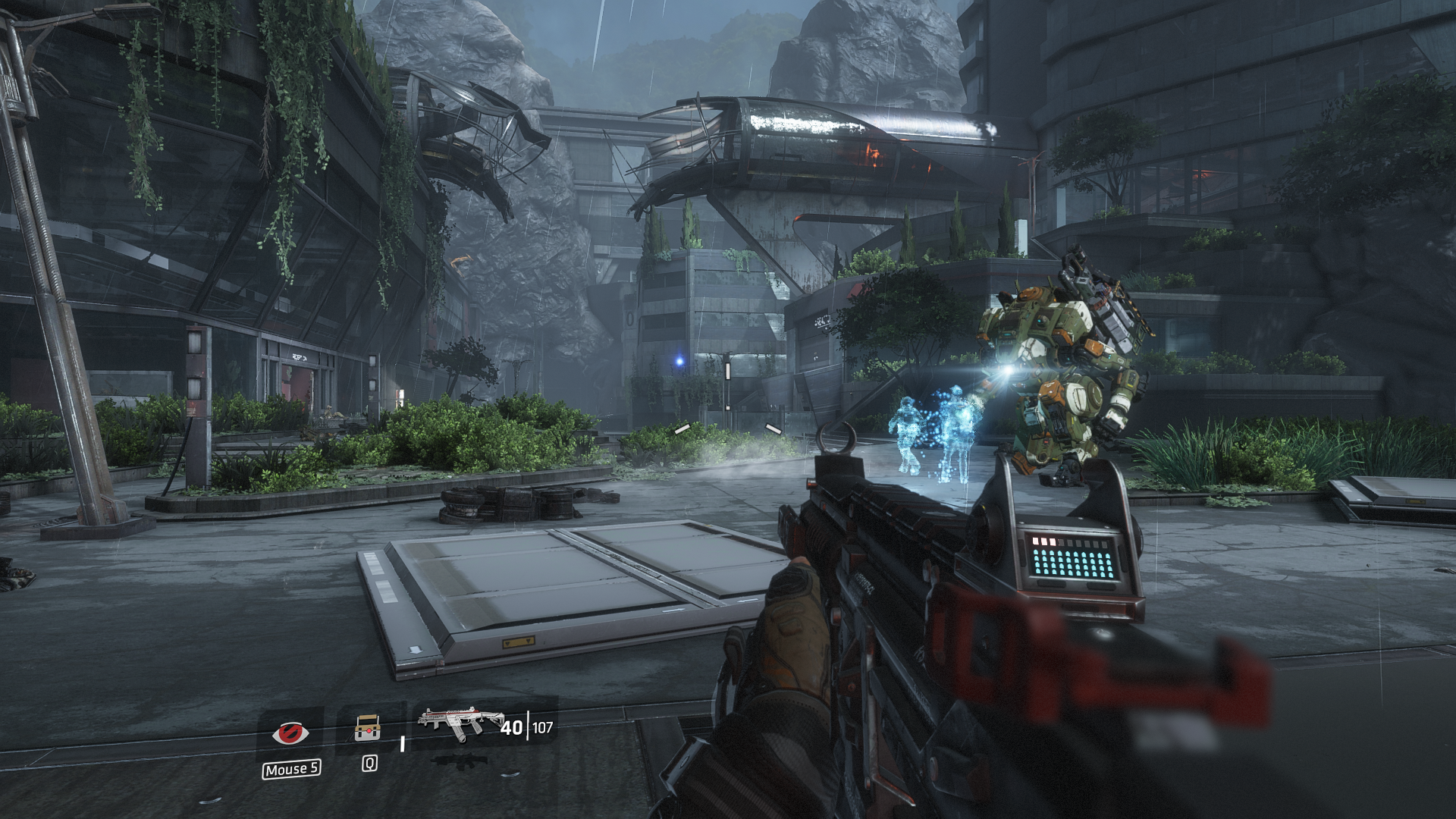The width and height of the screenshot is (1456, 819).
Task: Activate the cloak eye tactical ability icon
Action: coord(290,733)
